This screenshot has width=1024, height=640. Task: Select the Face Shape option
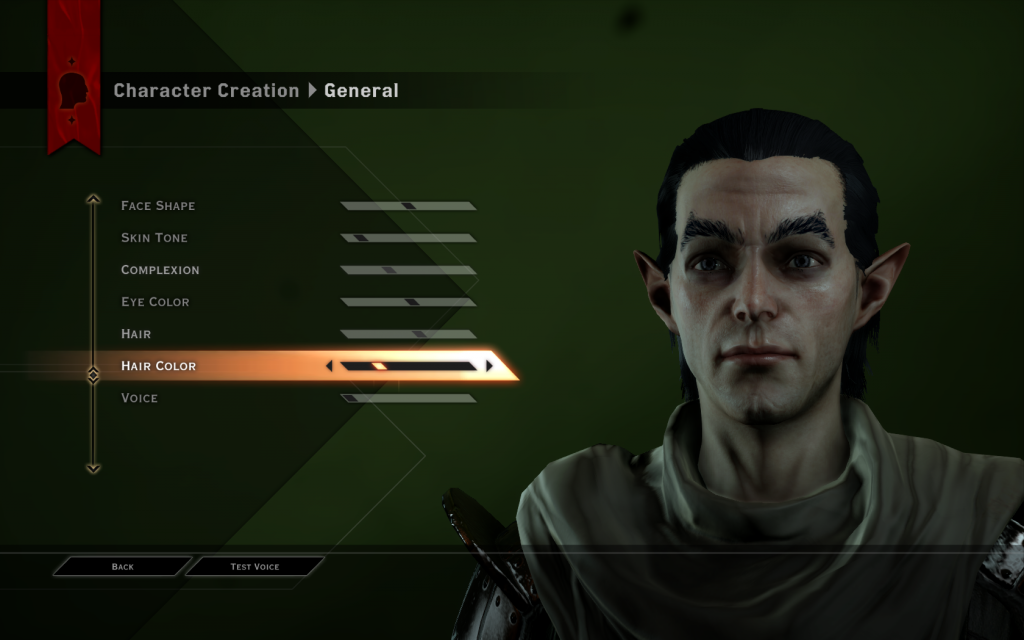click(x=158, y=206)
